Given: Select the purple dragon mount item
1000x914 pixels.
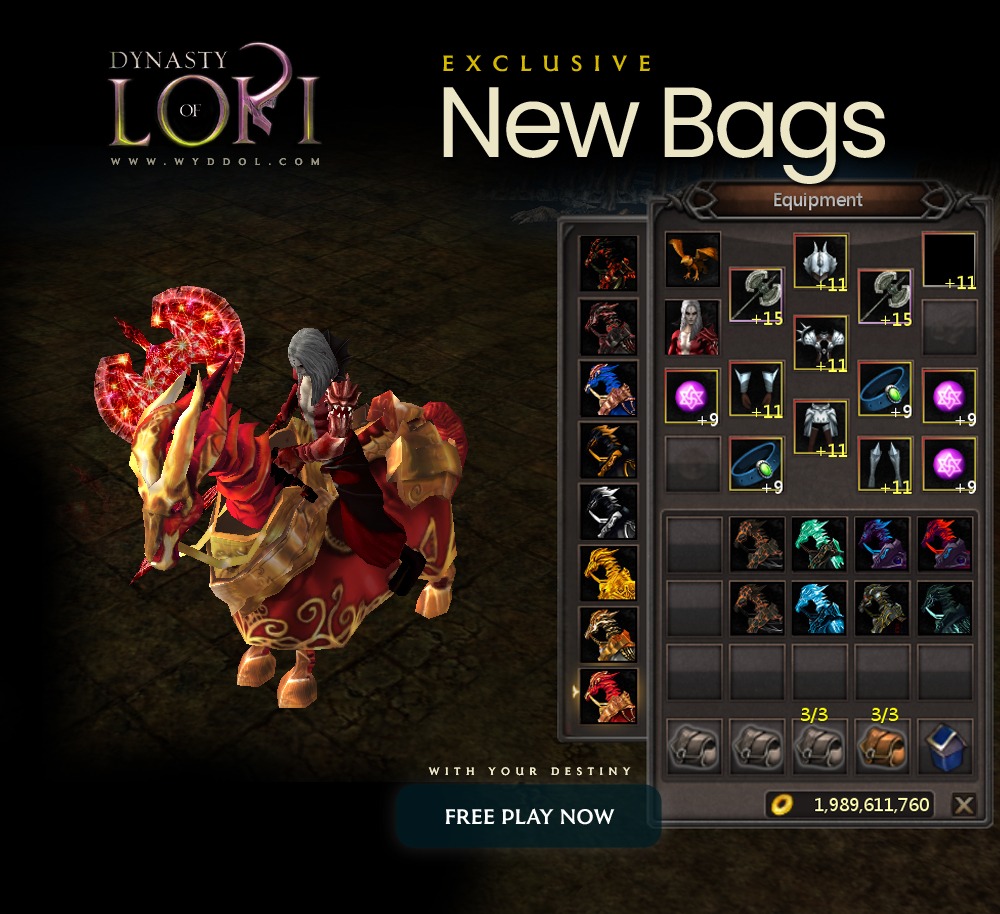Looking at the screenshot, I should tap(883, 543).
